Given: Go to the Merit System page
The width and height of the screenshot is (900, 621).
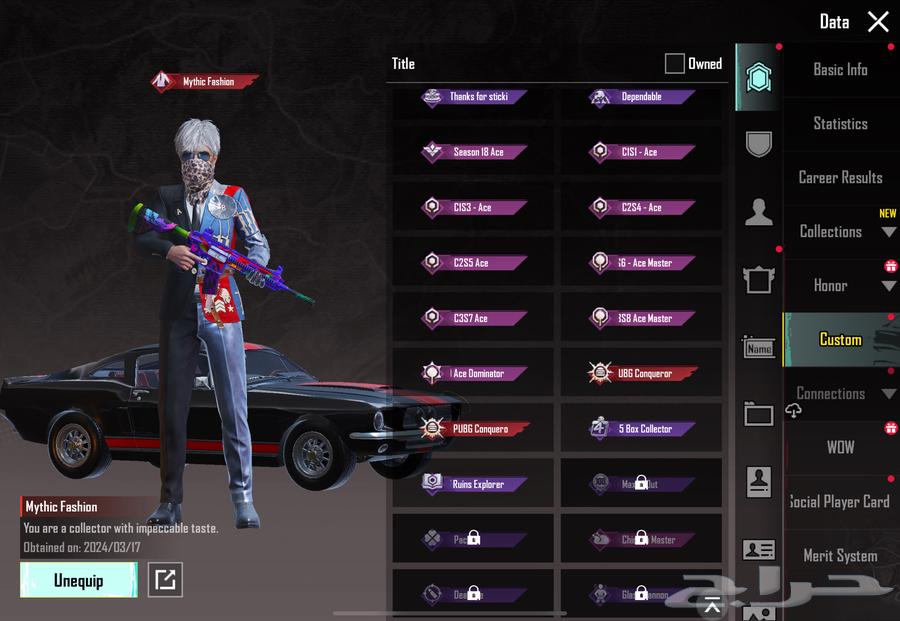Looking at the screenshot, I should tap(840, 556).
